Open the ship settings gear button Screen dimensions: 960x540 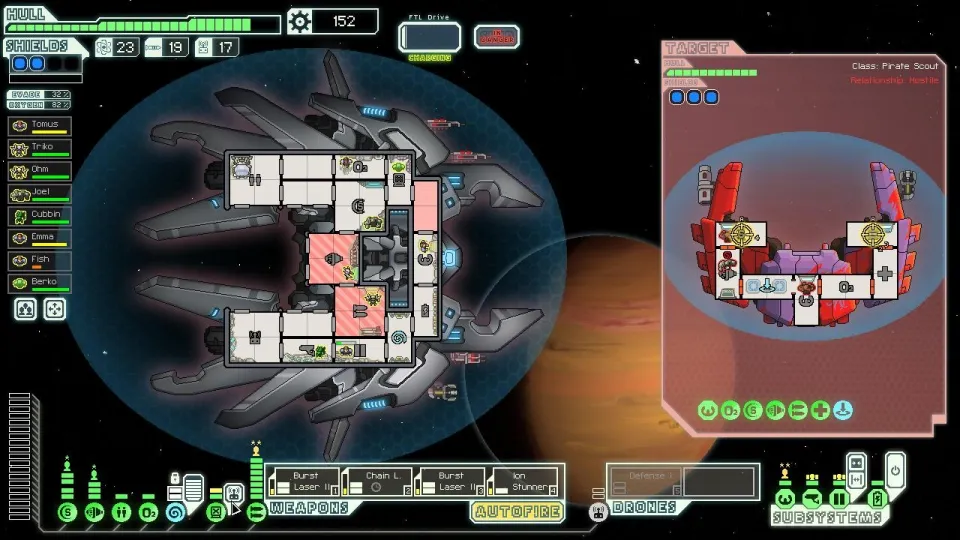coord(299,21)
